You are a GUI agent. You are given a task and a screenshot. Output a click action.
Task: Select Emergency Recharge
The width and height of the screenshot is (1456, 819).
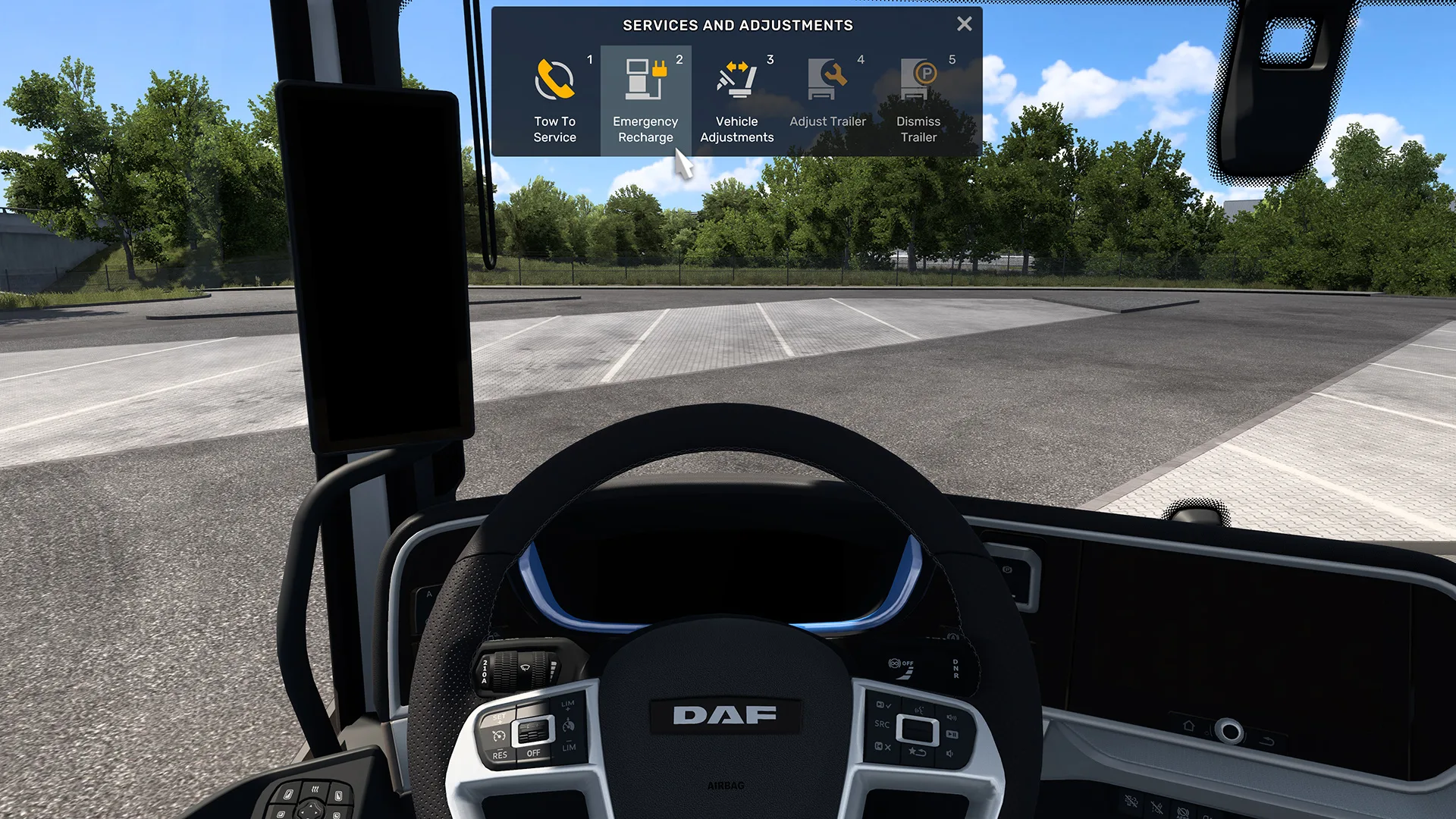(645, 100)
